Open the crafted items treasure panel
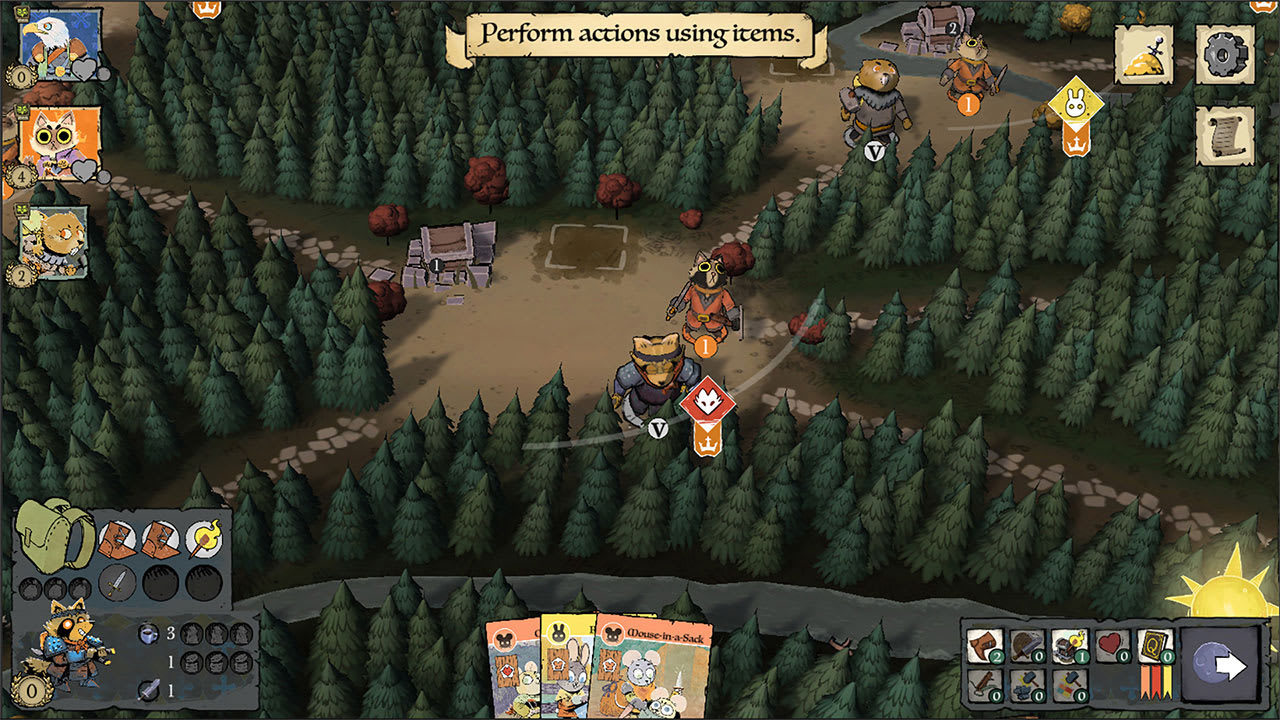1280x720 pixels. pyautogui.click(x=1144, y=57)
